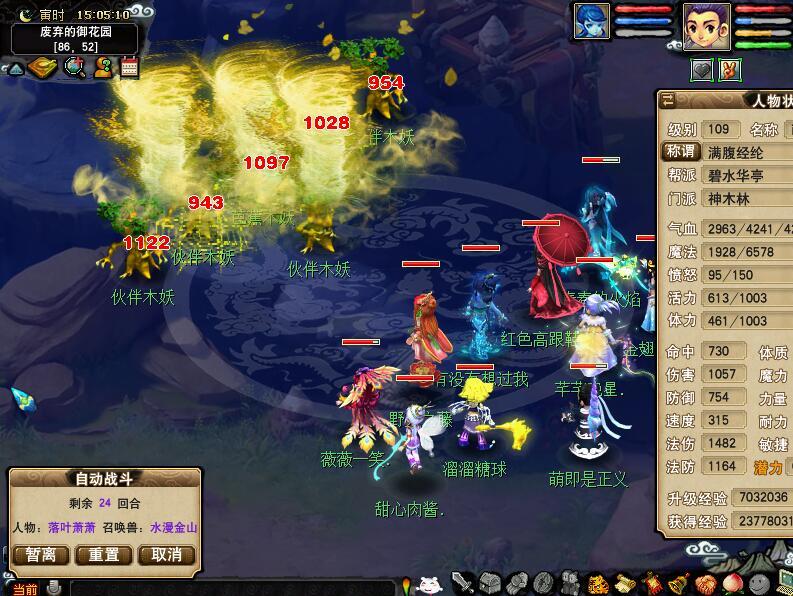
Task: Open the helper icon with question mark
Action: (x=102, y=67)
